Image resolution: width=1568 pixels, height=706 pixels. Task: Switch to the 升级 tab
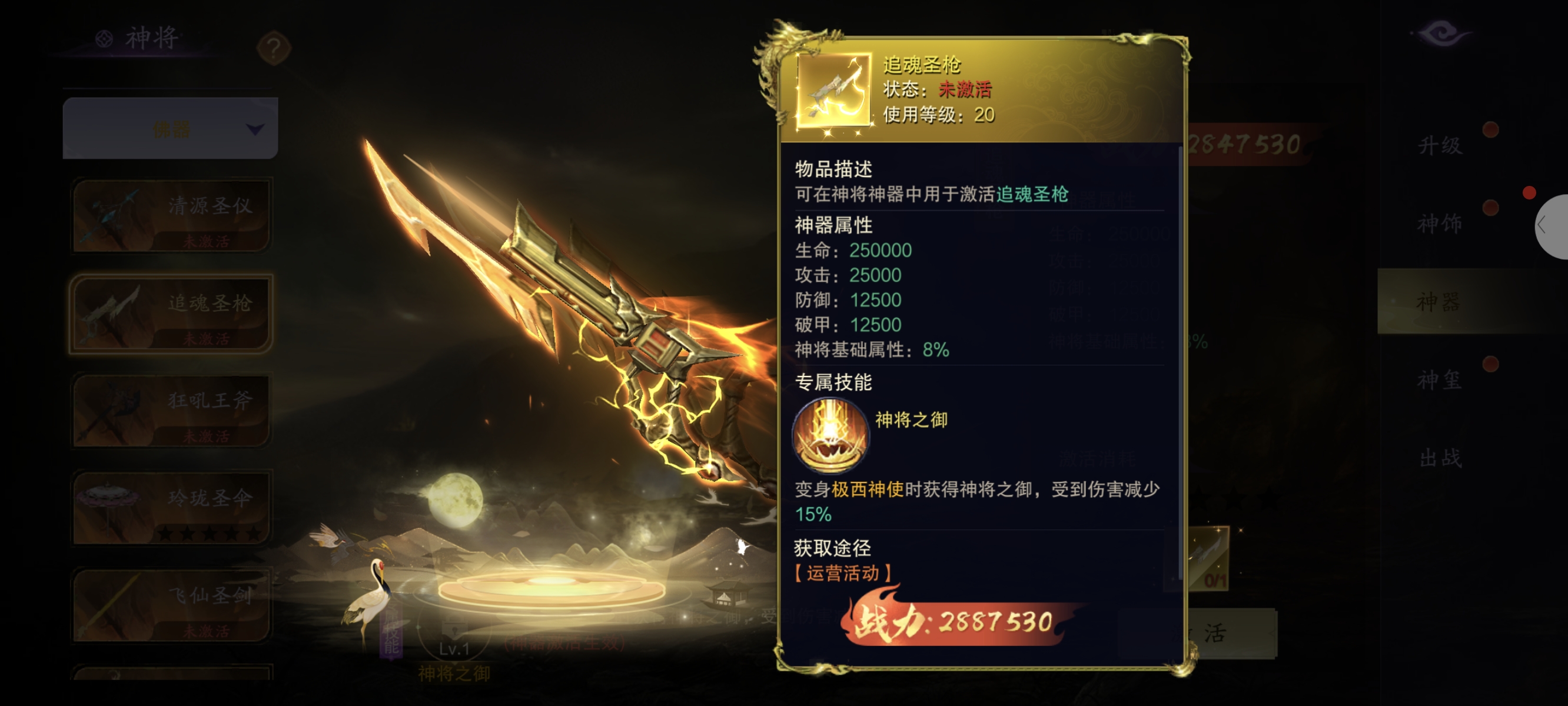tap(1439, 145)
